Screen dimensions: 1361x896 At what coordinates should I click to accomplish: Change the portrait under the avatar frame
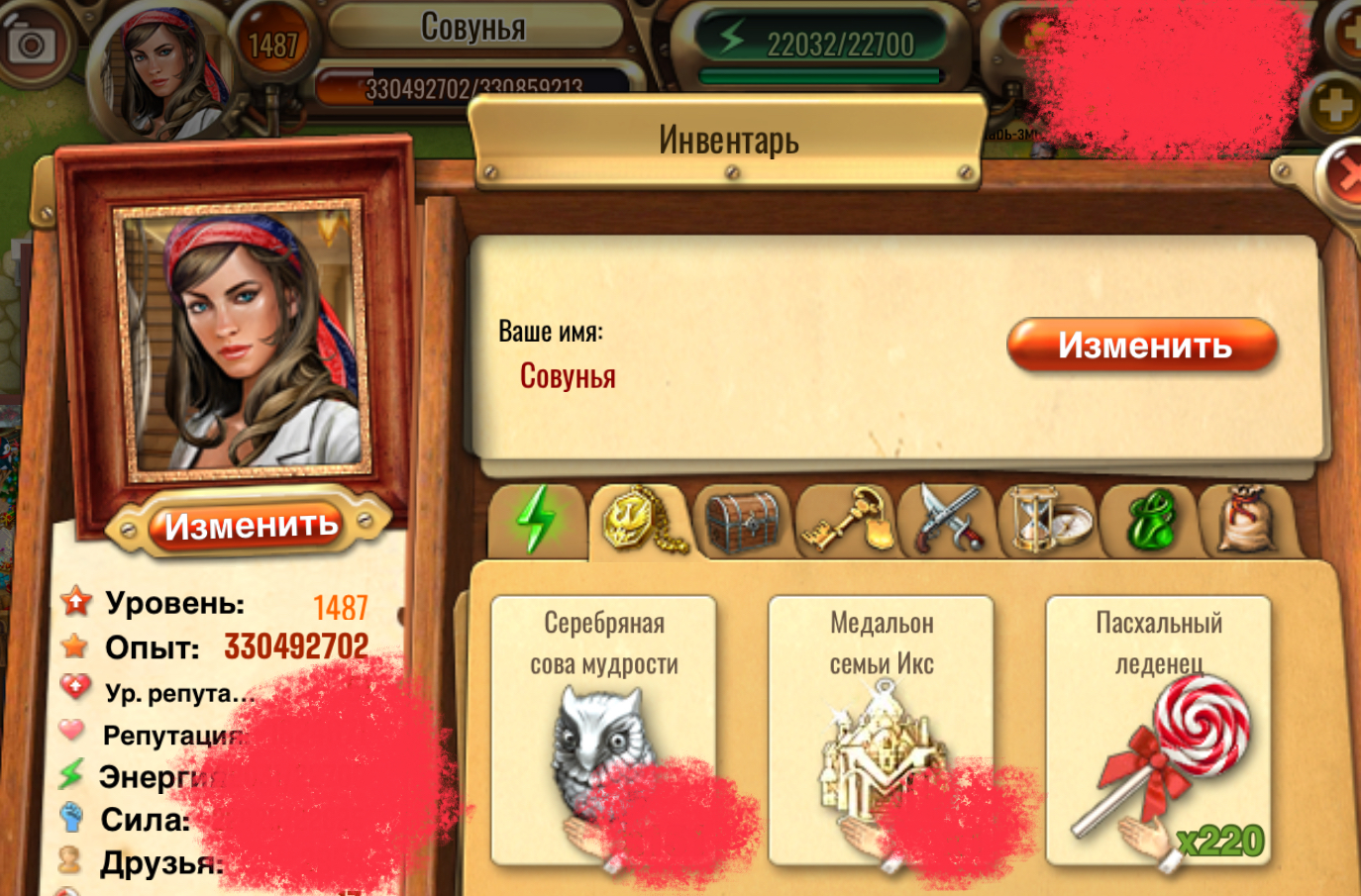coord(250,525)
